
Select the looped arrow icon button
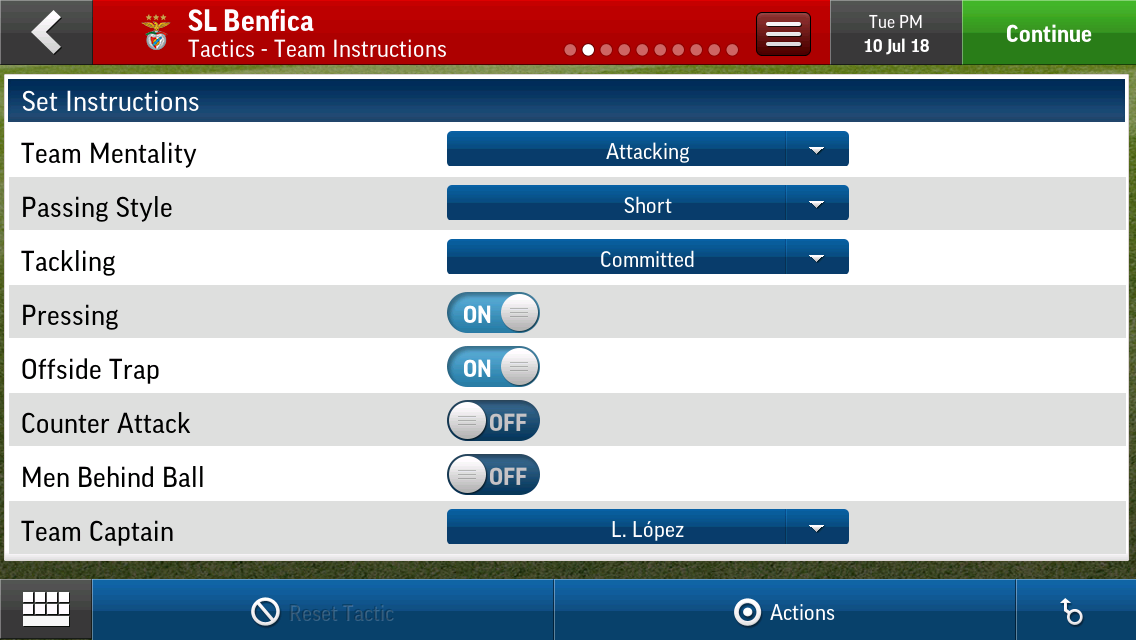tap(1073, 611)
